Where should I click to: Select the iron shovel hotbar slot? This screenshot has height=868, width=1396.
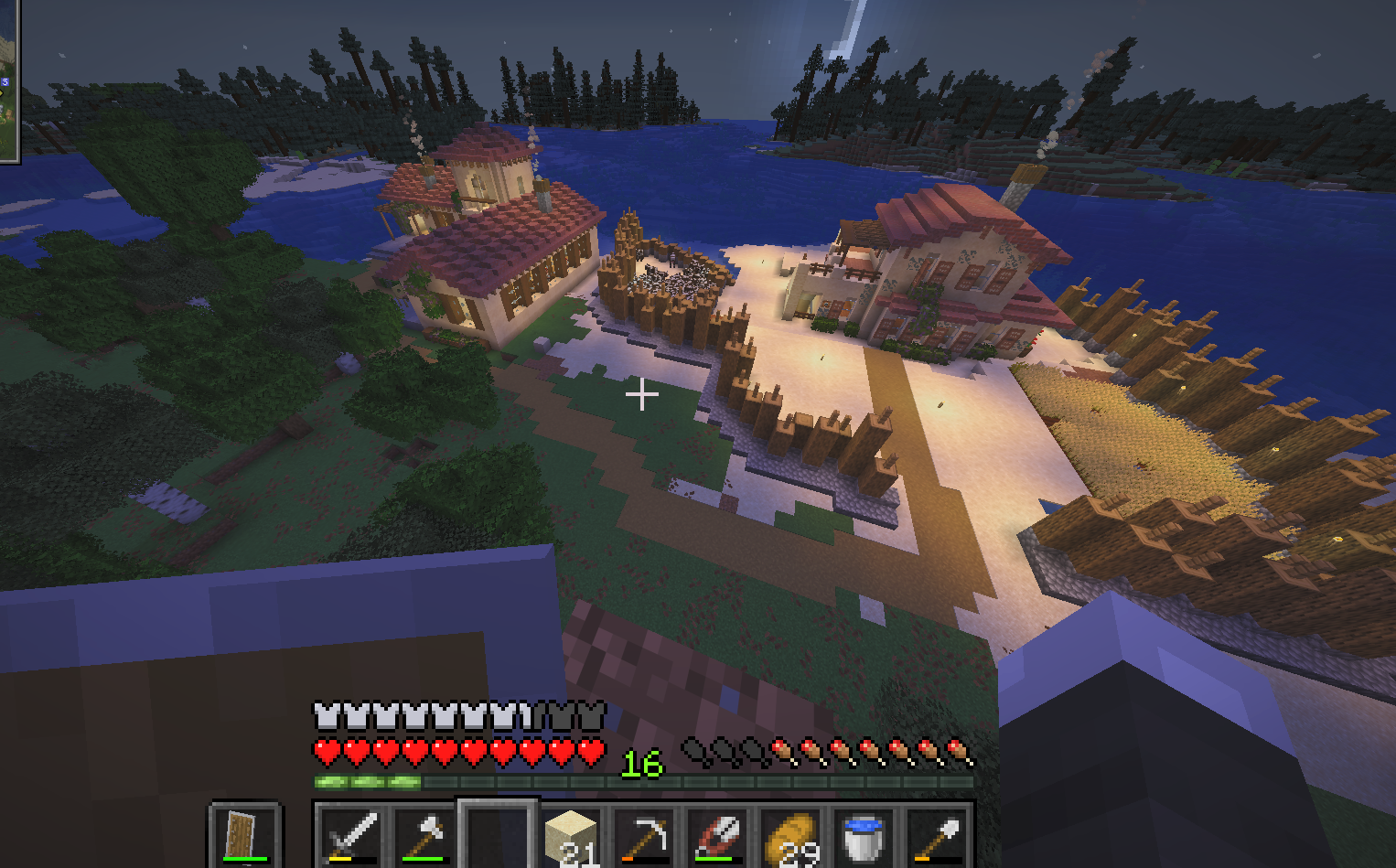point(937,836)
